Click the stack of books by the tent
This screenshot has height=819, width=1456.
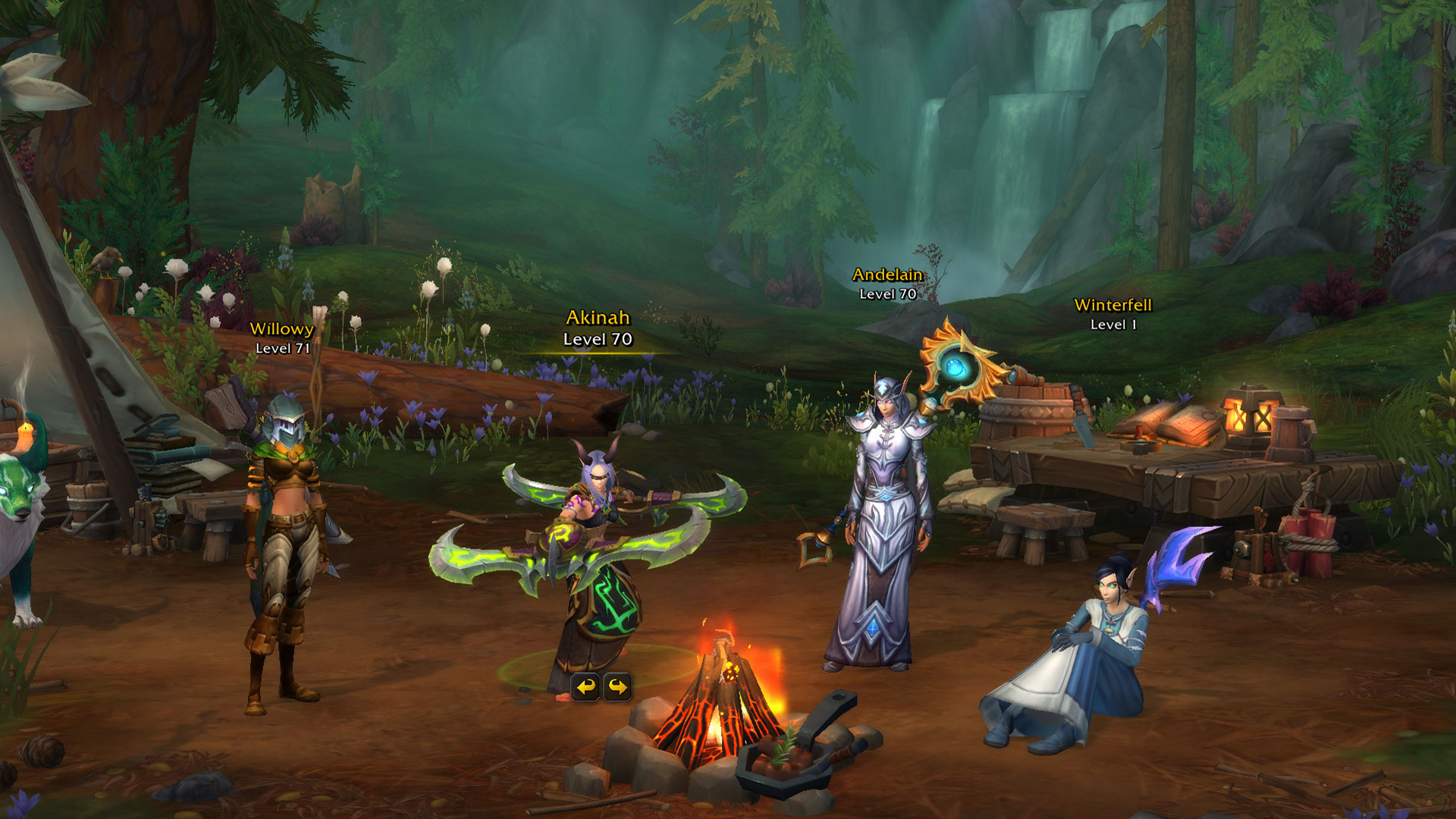168,447
